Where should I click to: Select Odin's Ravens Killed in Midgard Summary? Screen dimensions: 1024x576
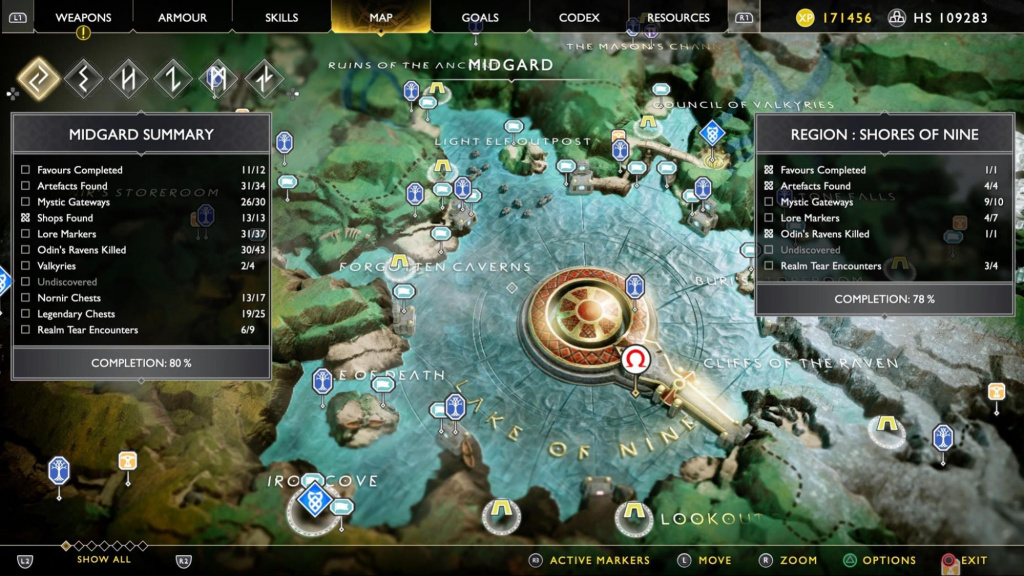[x=81, y=250]
